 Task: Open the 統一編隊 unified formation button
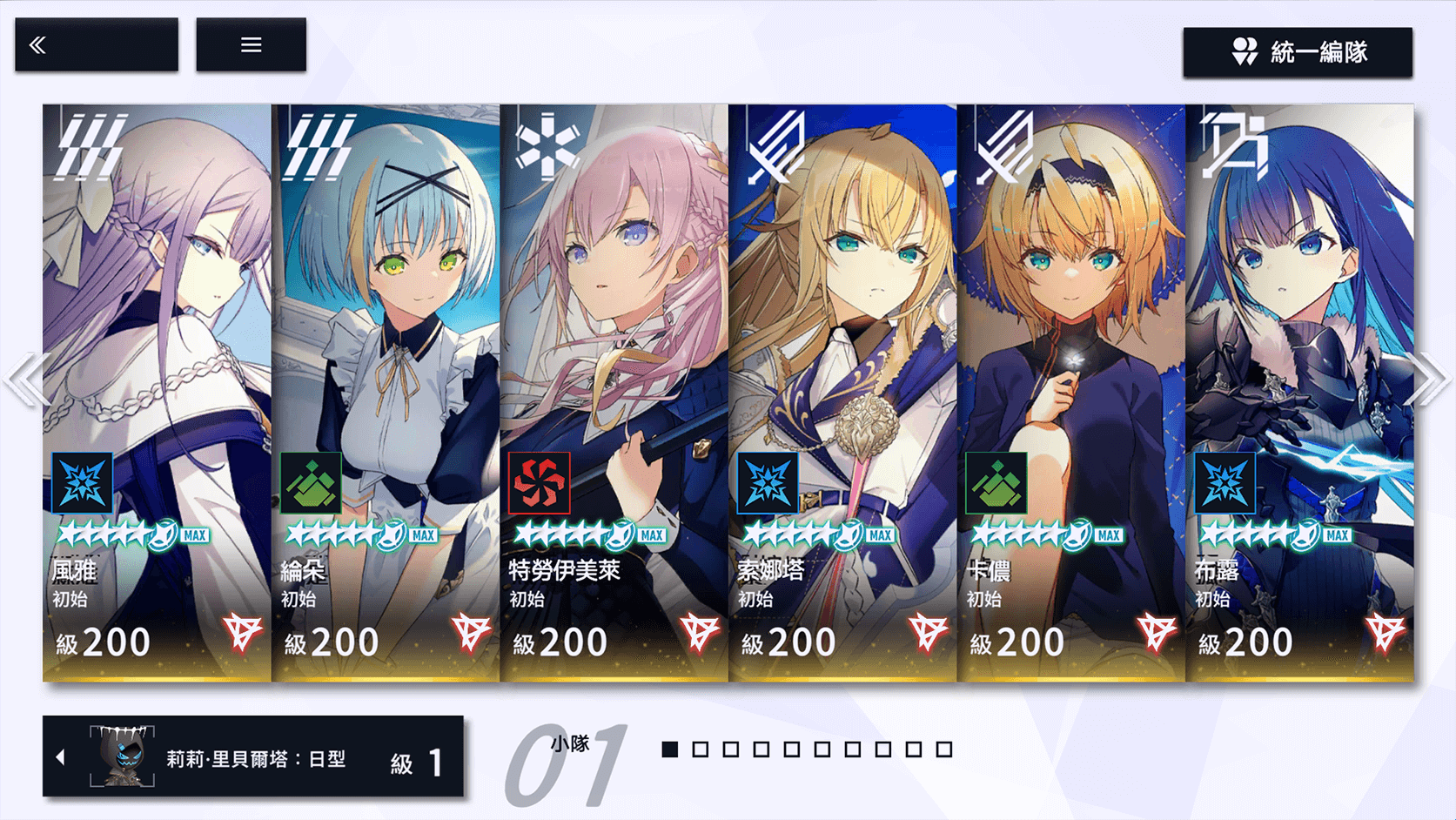coord(1297,52)
